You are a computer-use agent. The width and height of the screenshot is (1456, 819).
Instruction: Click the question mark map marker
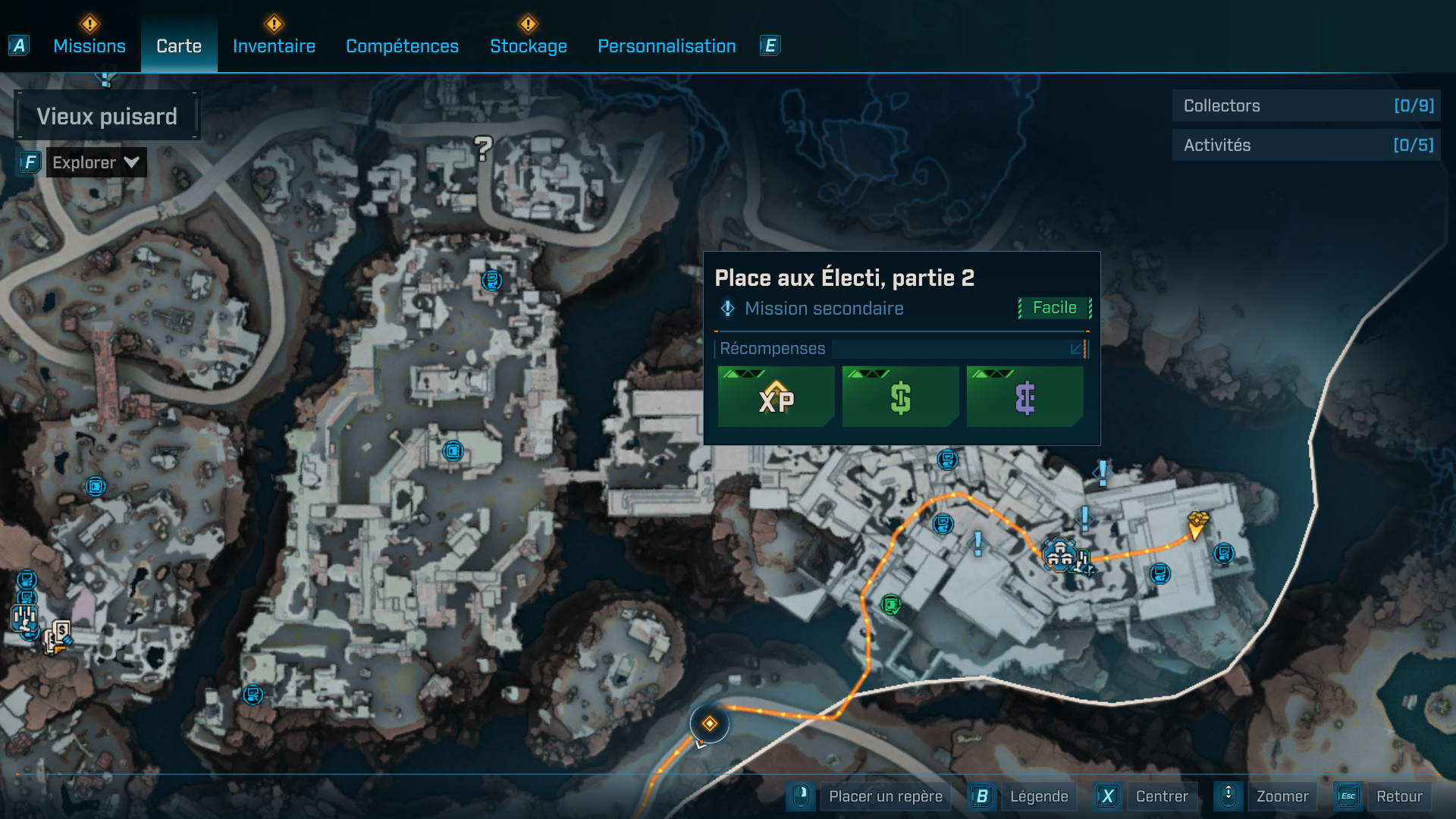pos(483,147)
